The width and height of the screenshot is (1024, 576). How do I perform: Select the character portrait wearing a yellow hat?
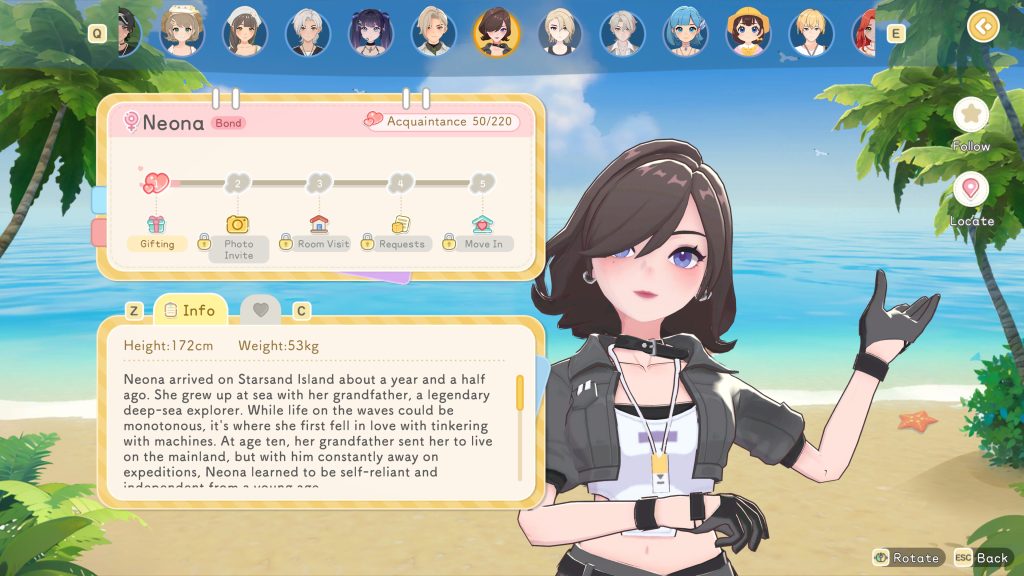pos(747,33)
